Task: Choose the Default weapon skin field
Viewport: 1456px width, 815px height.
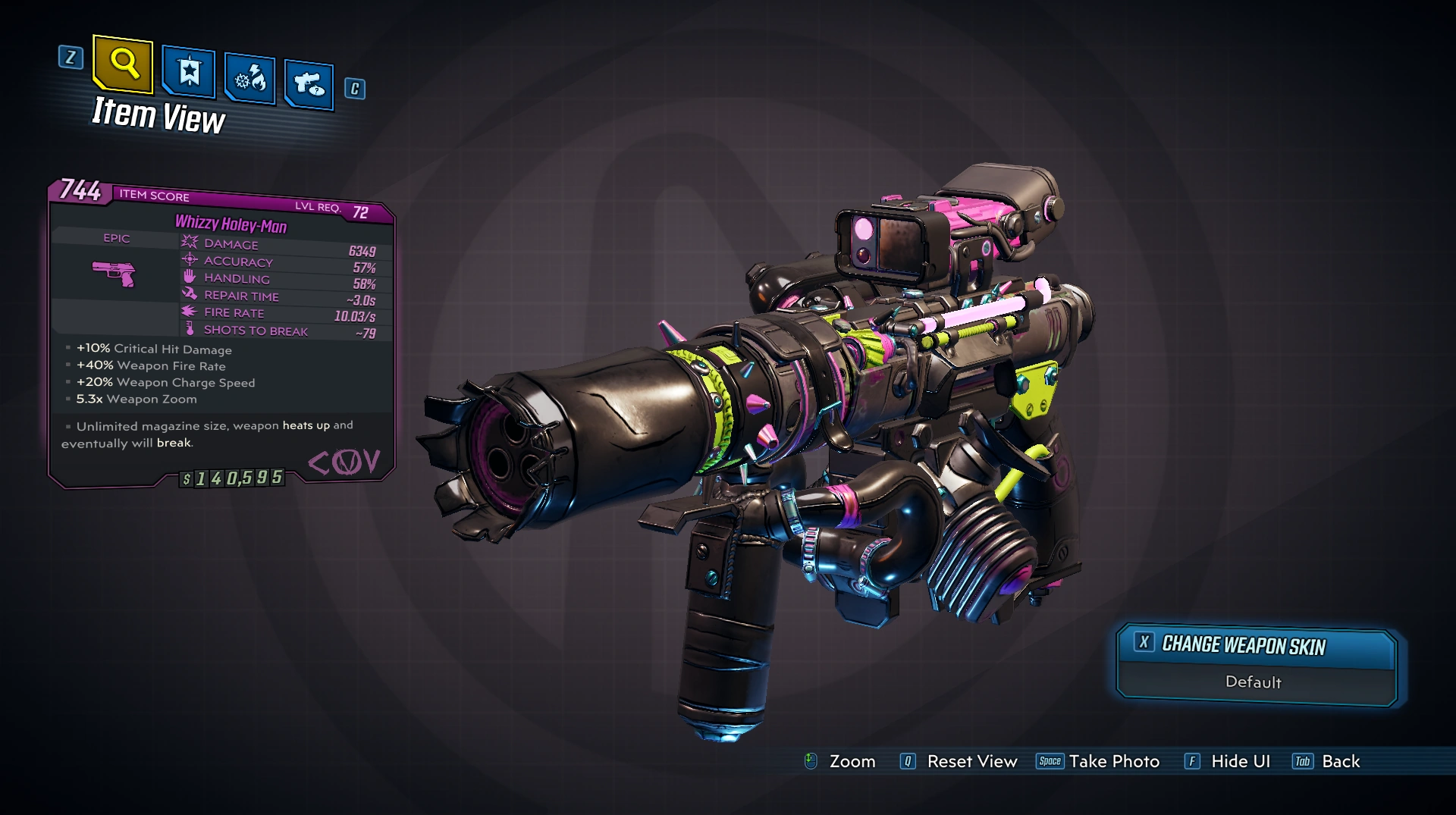Action: [1254, 682]
